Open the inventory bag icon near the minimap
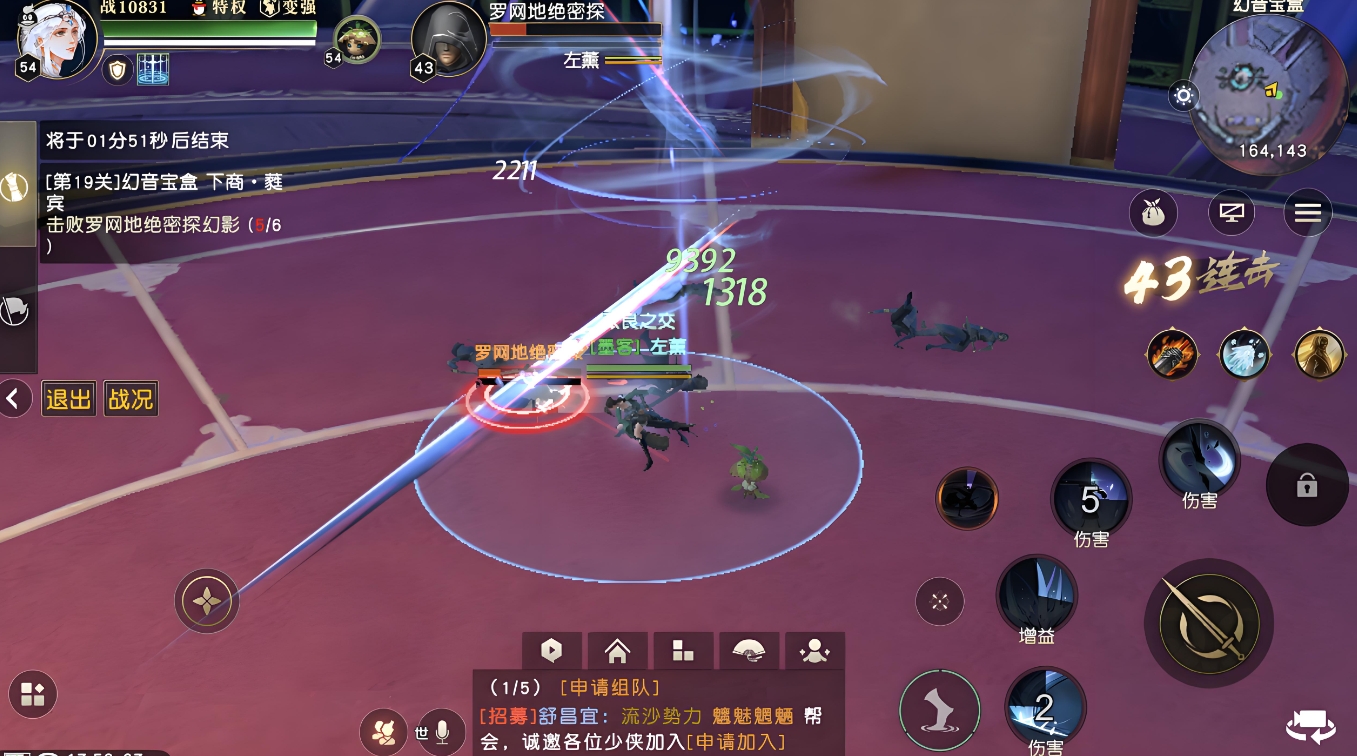 [x=1153, y=212]
